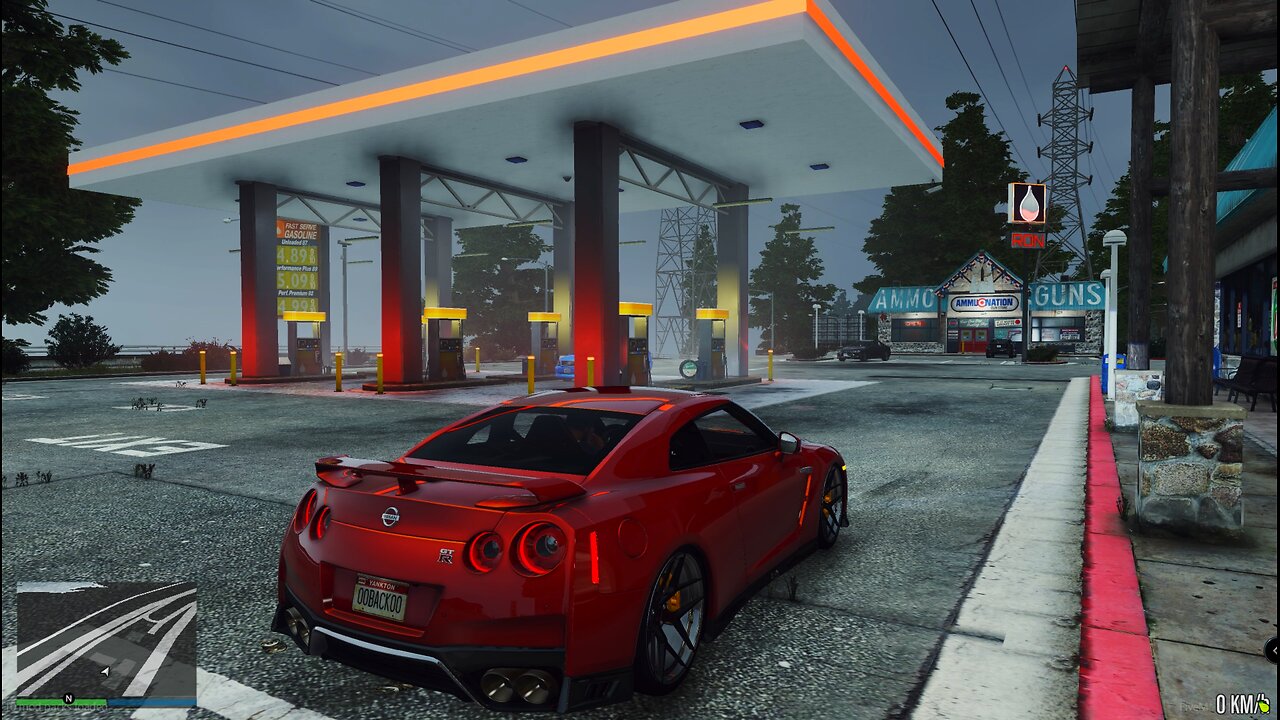This screenshot has width=1280, height=720.
Task: Click the green health bar under the minimap
Action: (60, 701)
